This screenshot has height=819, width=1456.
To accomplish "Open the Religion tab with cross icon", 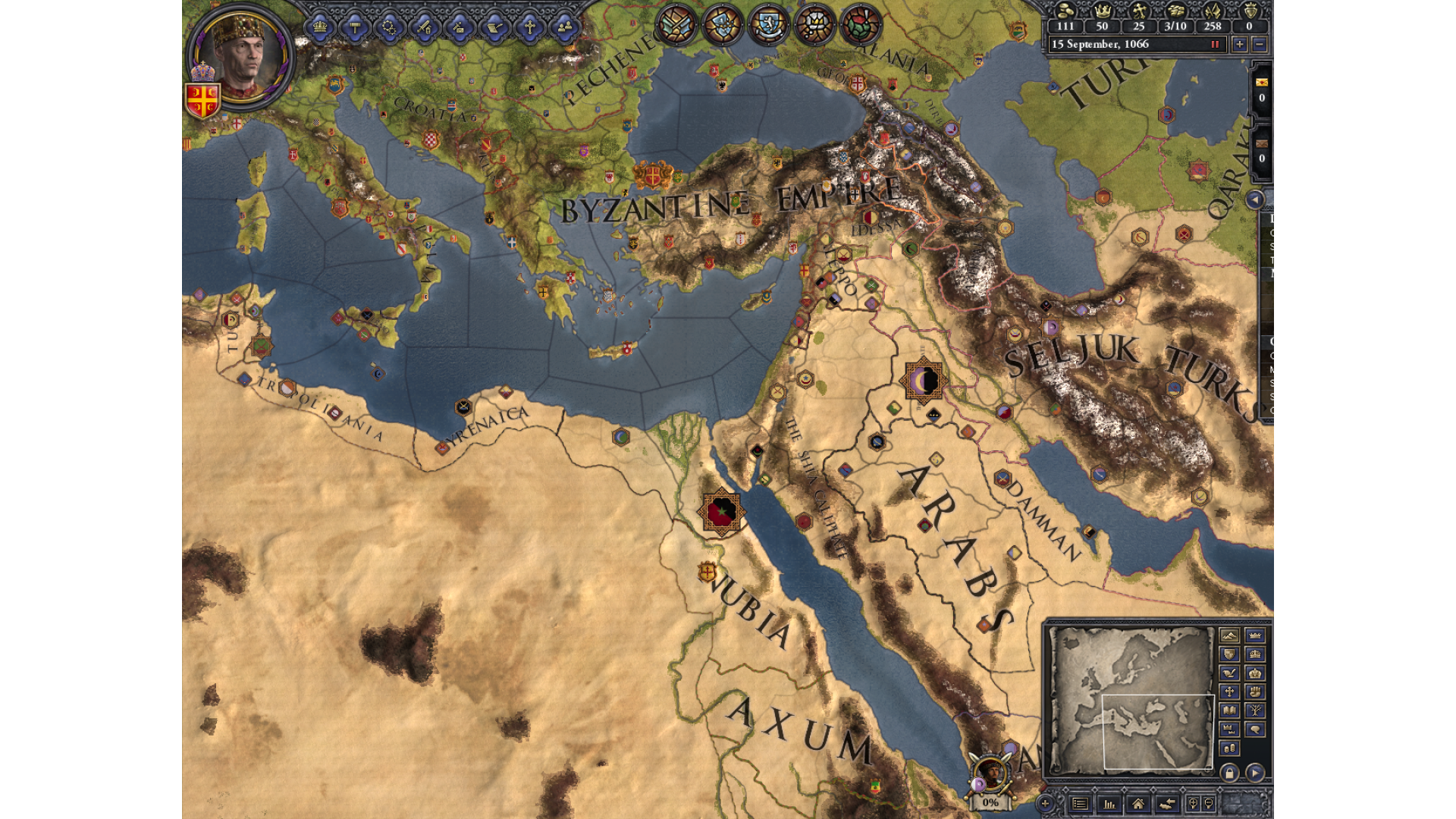I will pyautogui.click(x=529, y=28).
